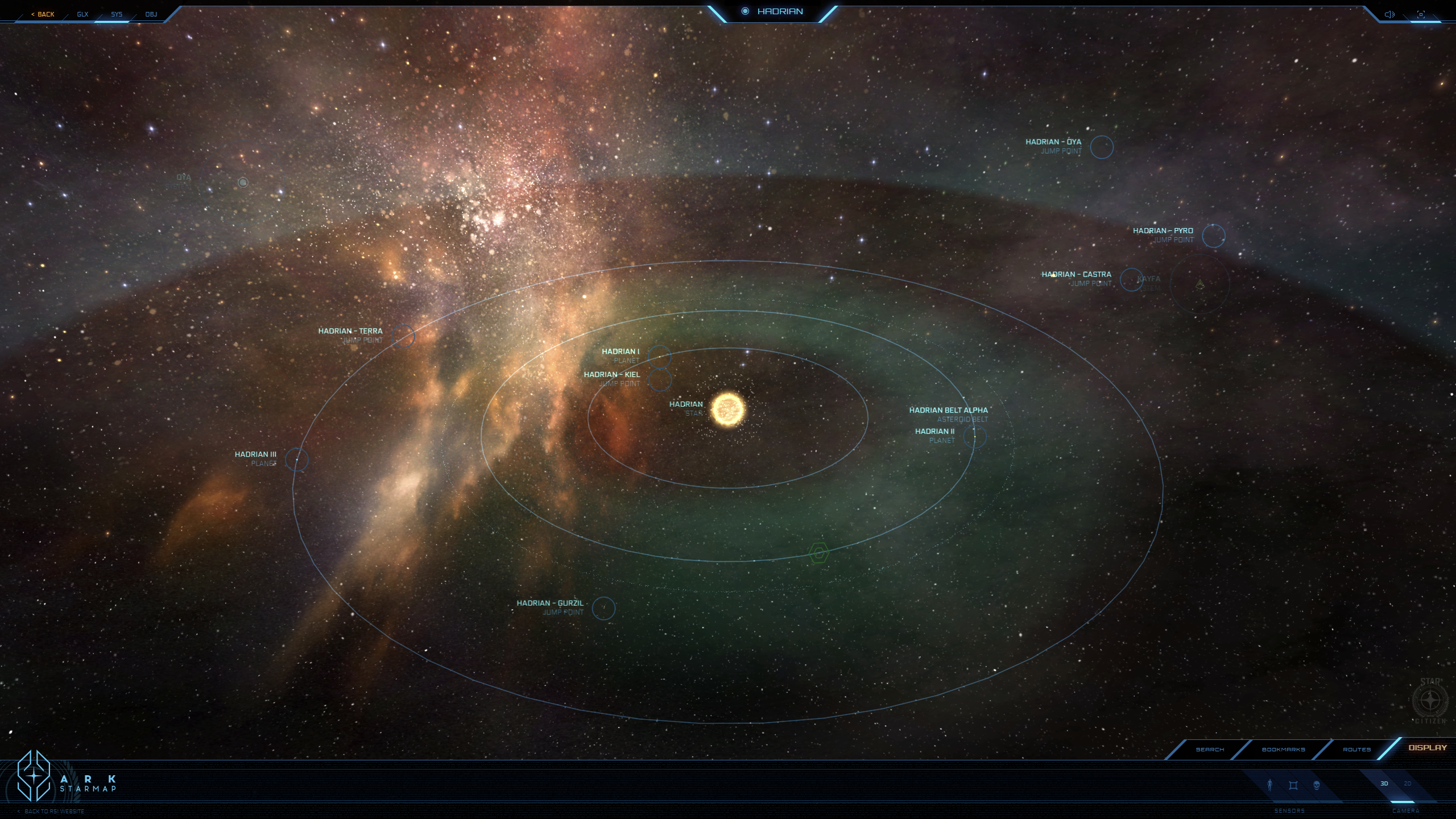This screenshot has width=1456, height=819.
Task: Follow the Back to RSI Website link
Action: tap(54, 812)
